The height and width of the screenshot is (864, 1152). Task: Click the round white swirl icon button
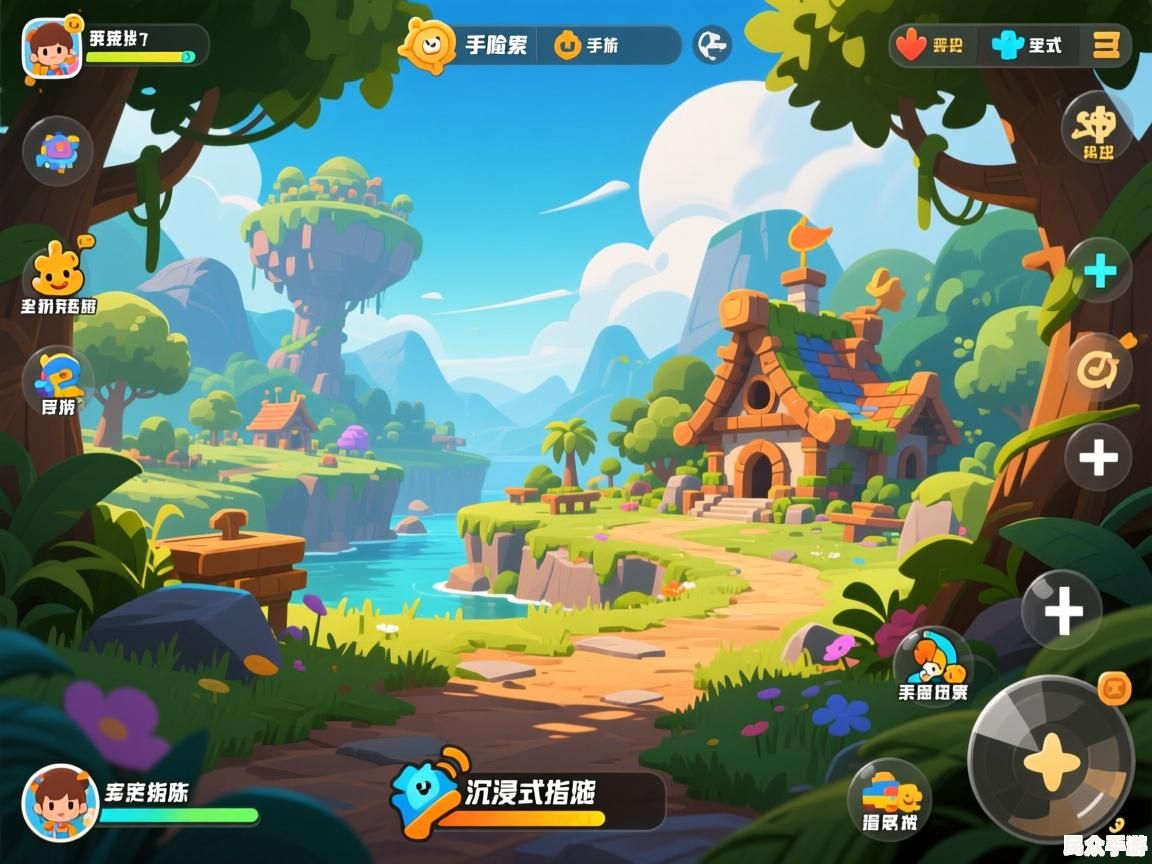coord(711,45)
